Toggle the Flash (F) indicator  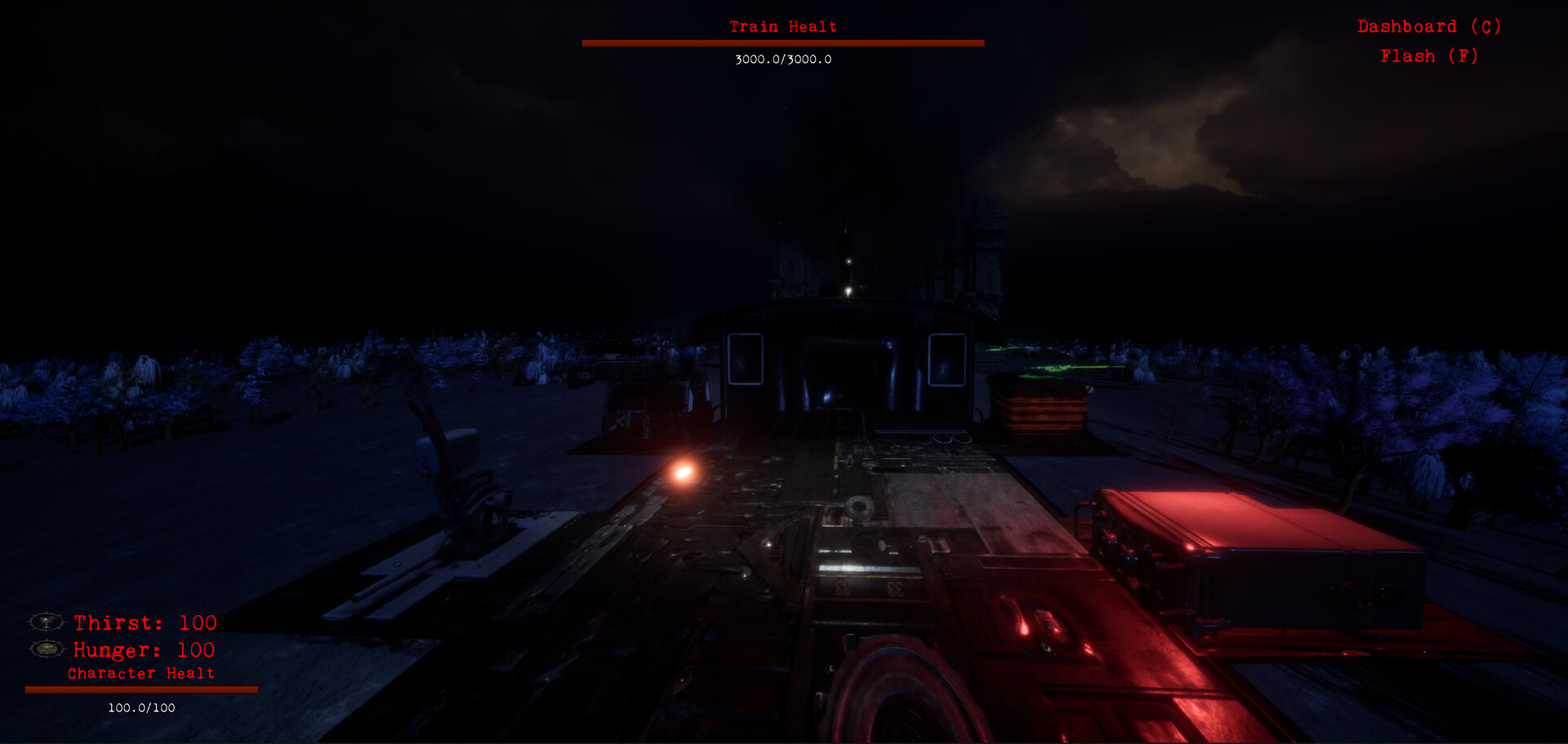1428,56
